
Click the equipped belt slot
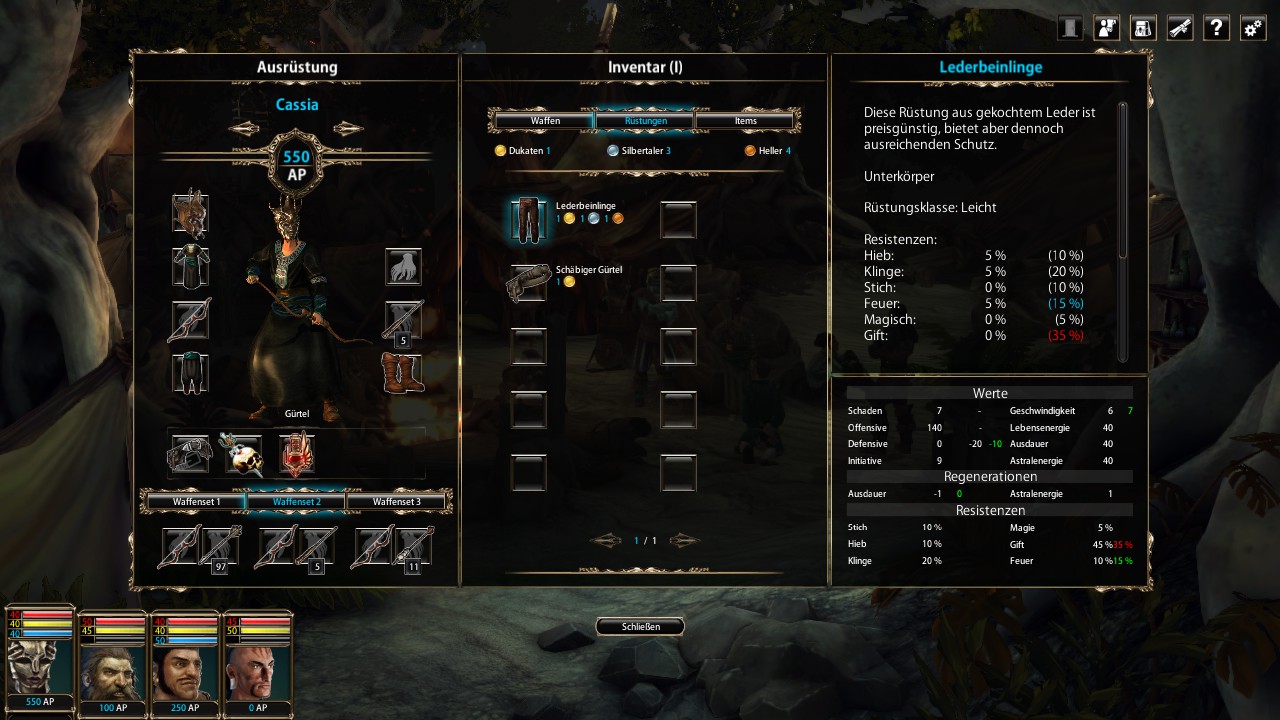coord(190,454)
